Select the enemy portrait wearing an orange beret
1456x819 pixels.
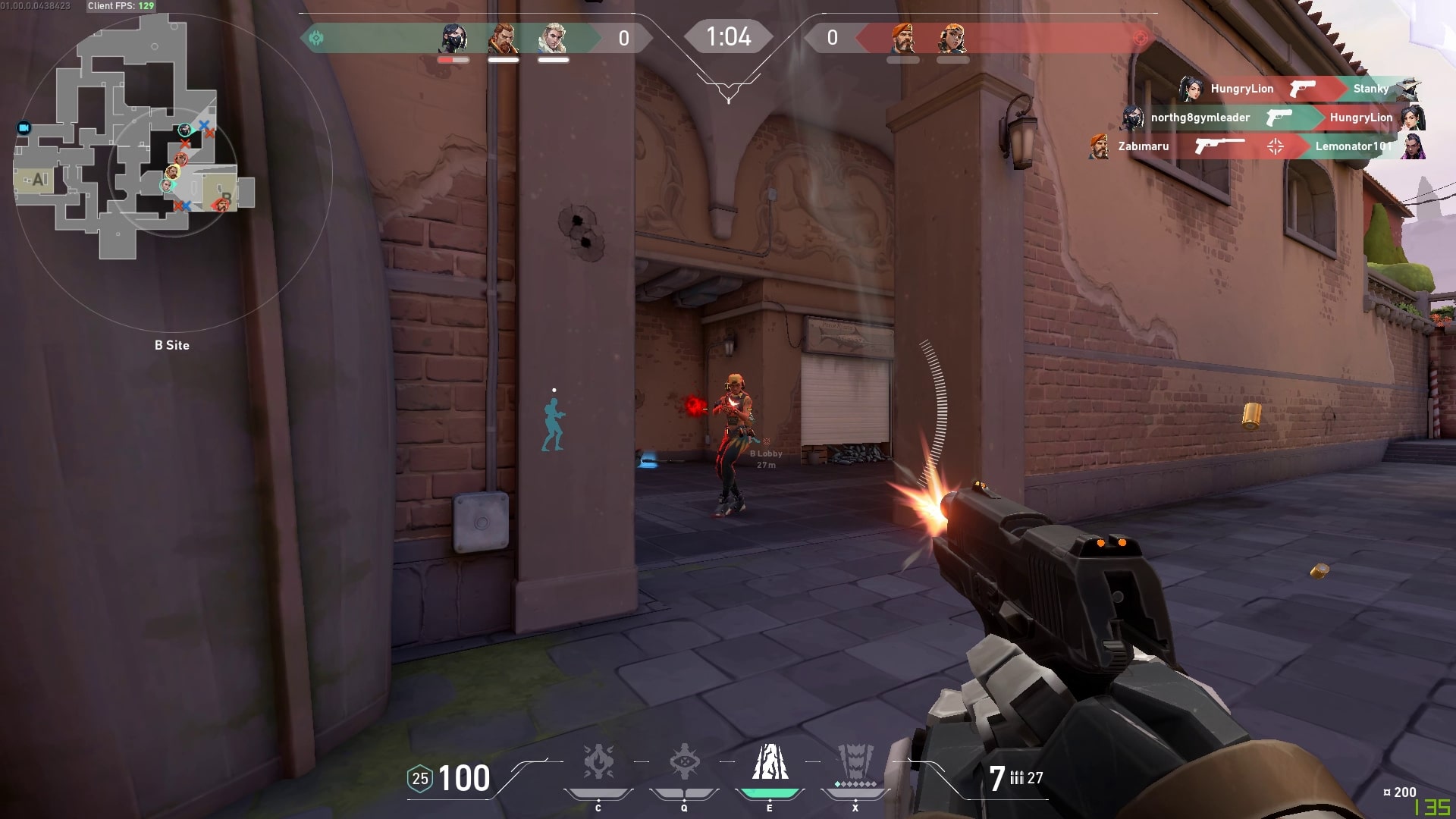(902, 39)
